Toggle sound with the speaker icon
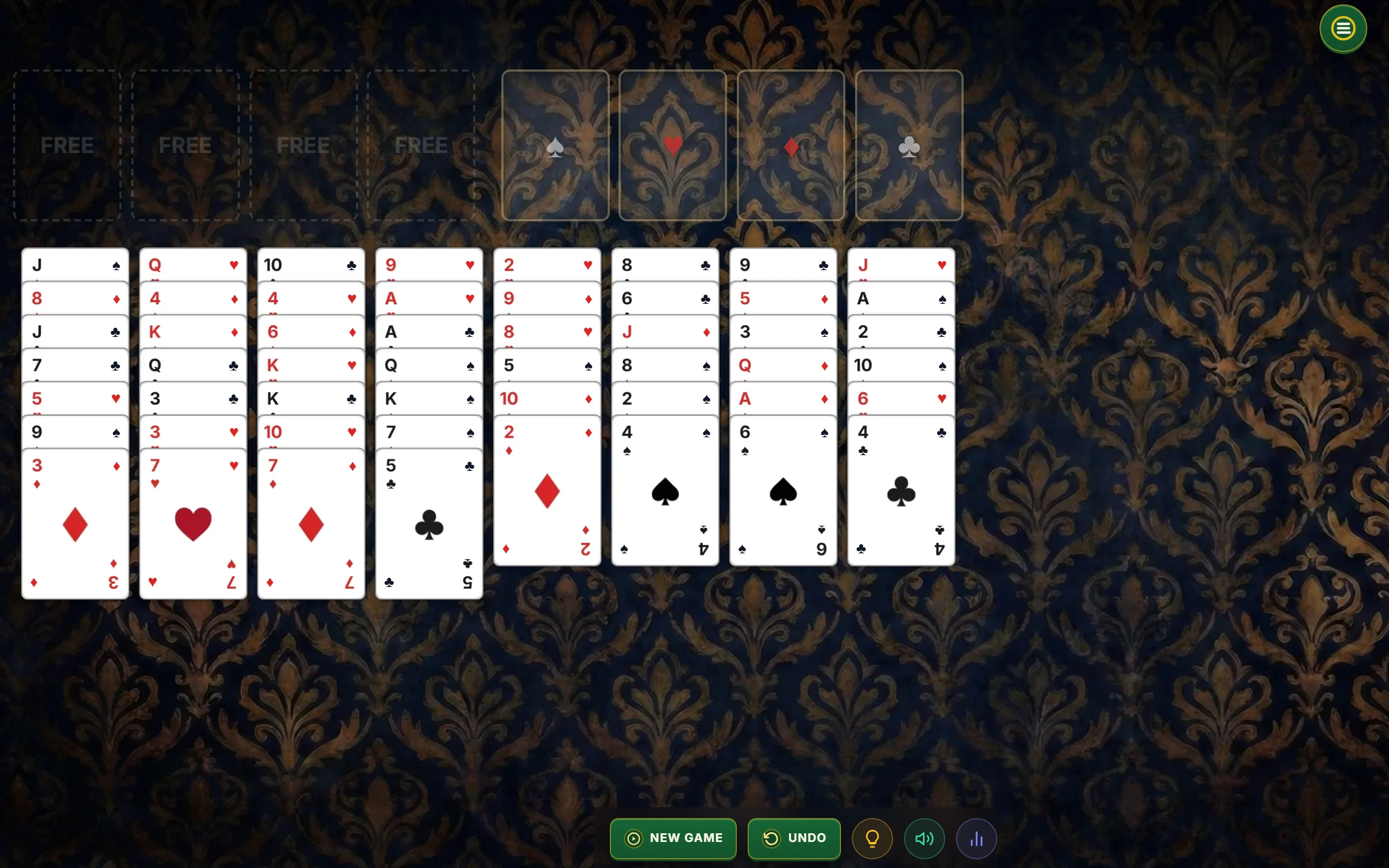The width and height of the screenshot is (1389, 868). click(x=924, y=838)
